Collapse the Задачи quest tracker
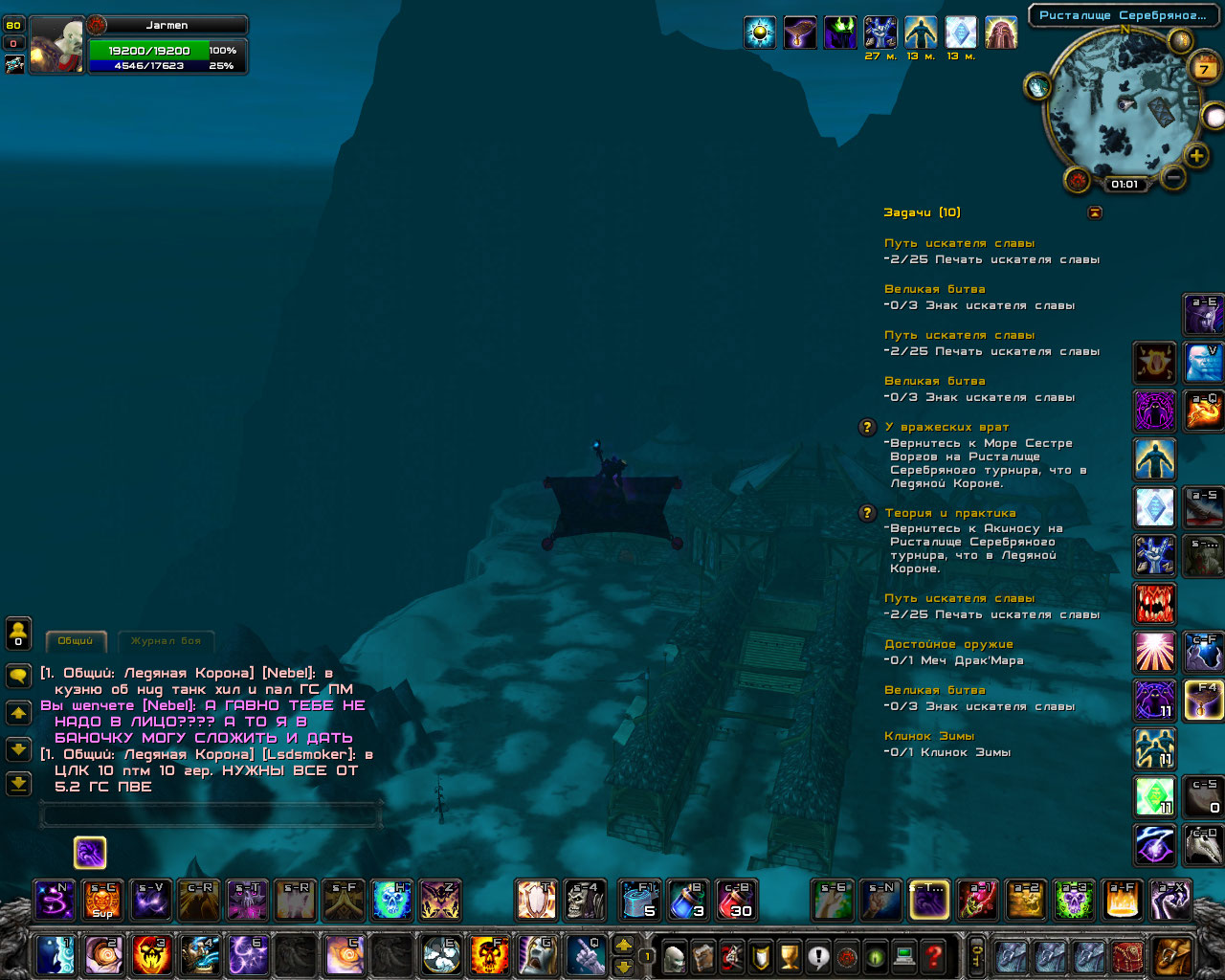 (x=1095, y=212)
